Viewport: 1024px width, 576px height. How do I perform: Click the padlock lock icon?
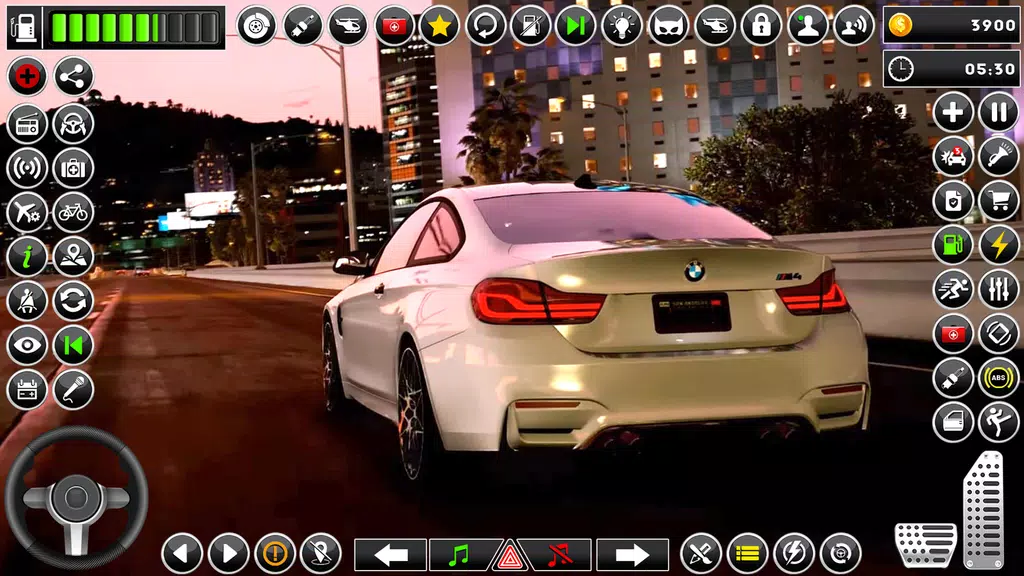(761, 25)
